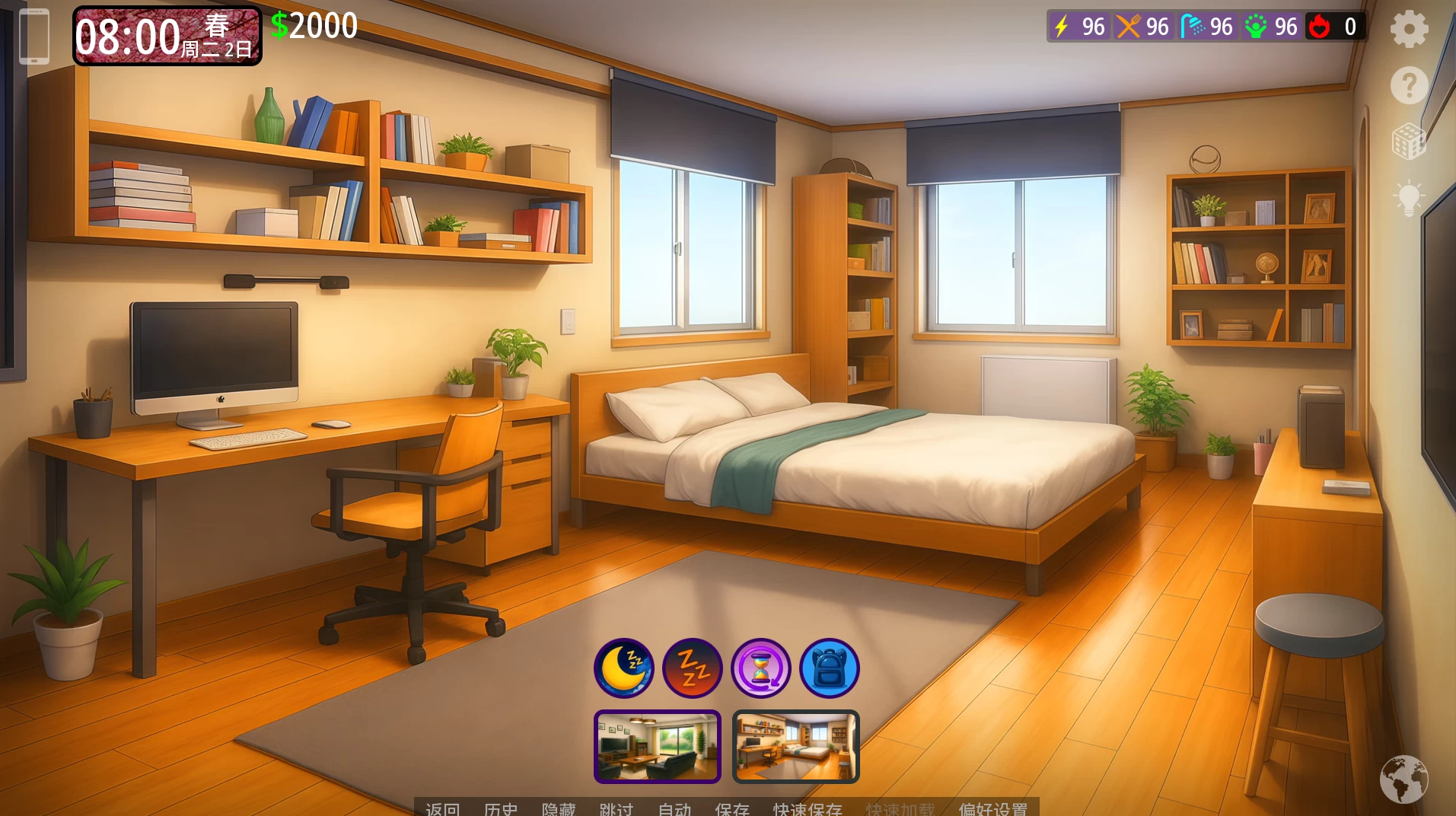Take a nap with the orange Zzz icon
This screenshot has width=1456, height=816.
[693, 668]
